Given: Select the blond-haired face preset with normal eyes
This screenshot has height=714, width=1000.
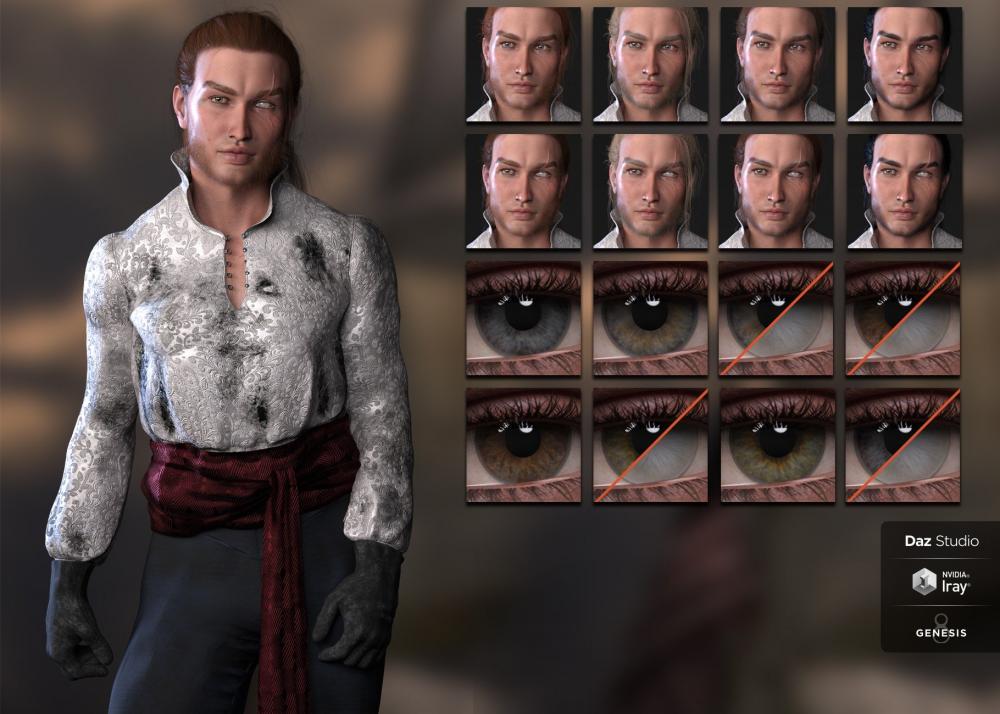Looking at the screenshot, I should 650,64.
